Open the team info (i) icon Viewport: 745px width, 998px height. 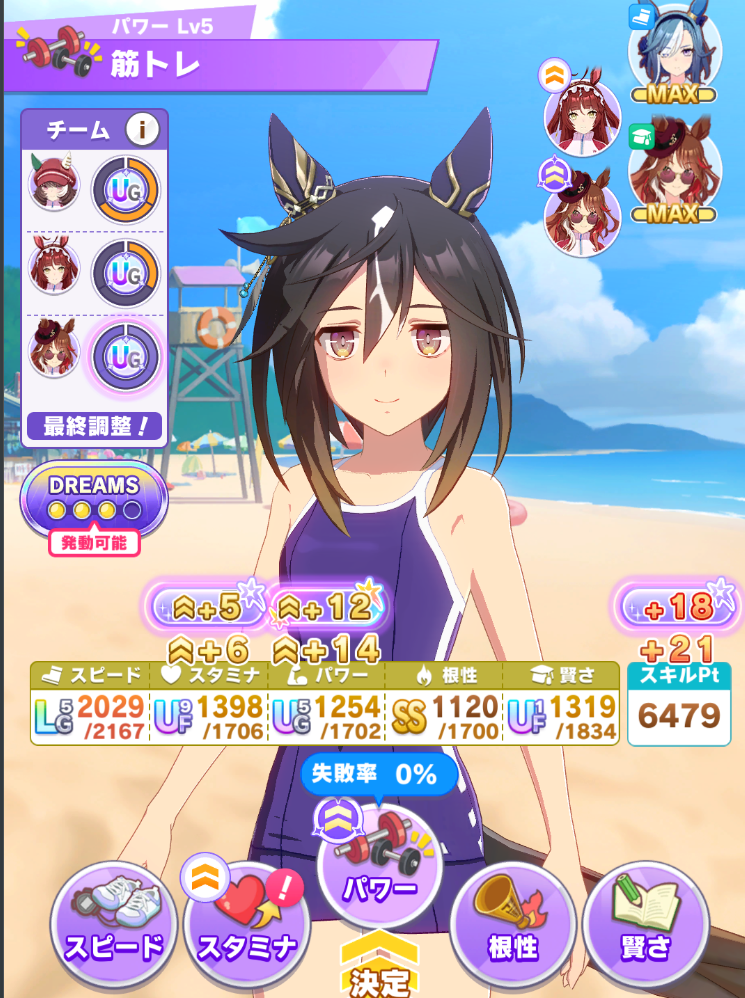(x=143, y=129)
